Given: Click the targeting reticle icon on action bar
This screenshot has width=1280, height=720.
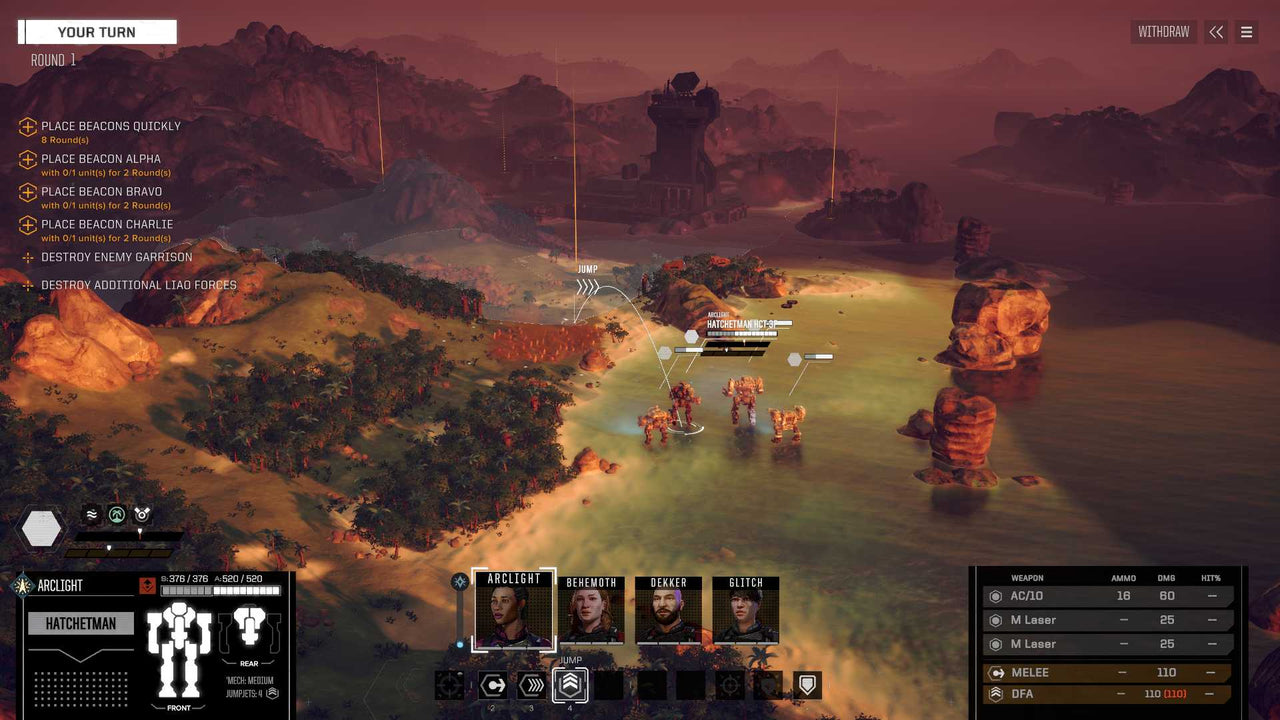Looking at the screenshot, I should pos(731,684).
